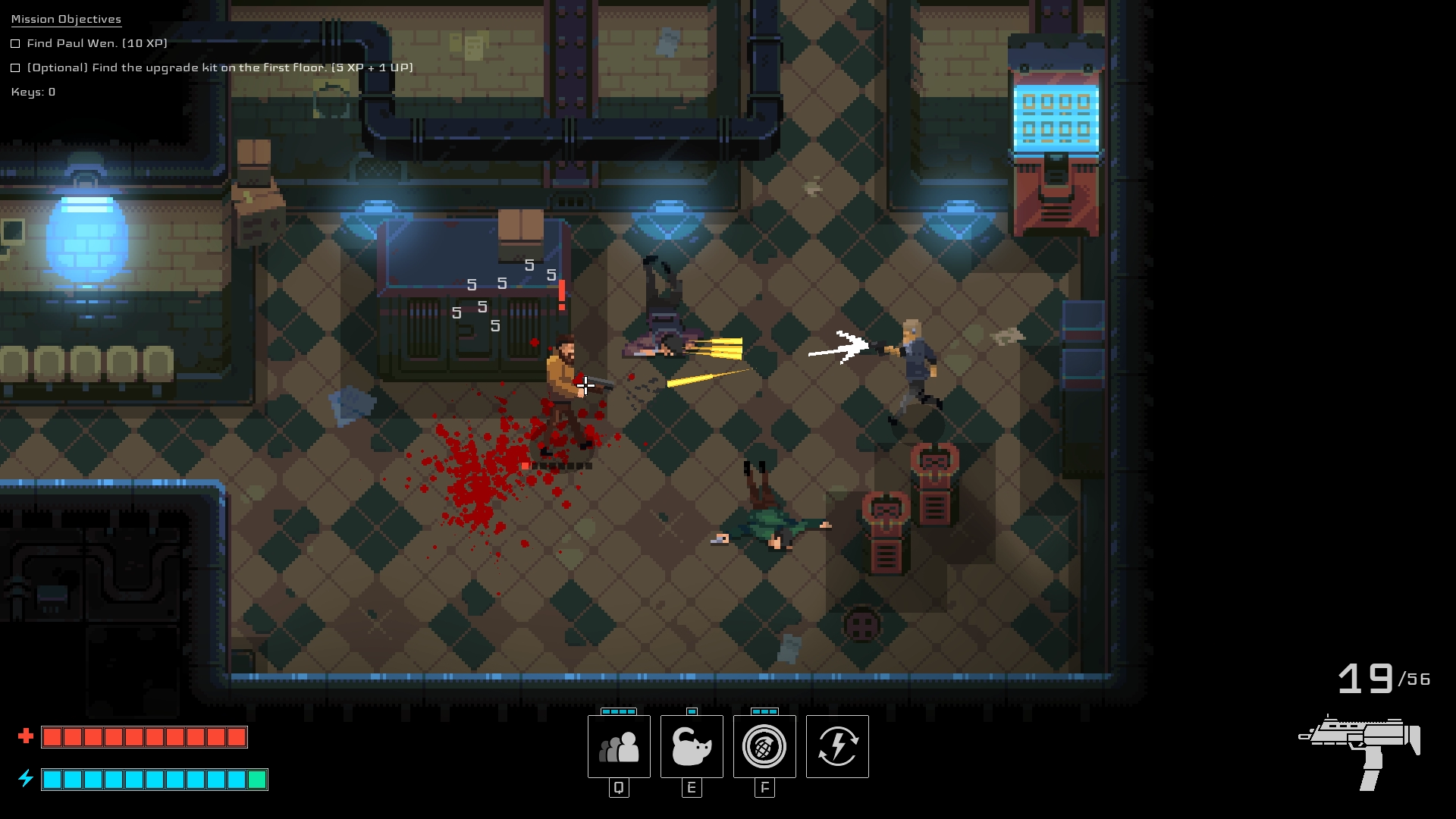Viewport: 1456px width, 819px height.
Task: Click the Find Paul Wen objective
Action: pyautogui.click(x=97, y=43)
